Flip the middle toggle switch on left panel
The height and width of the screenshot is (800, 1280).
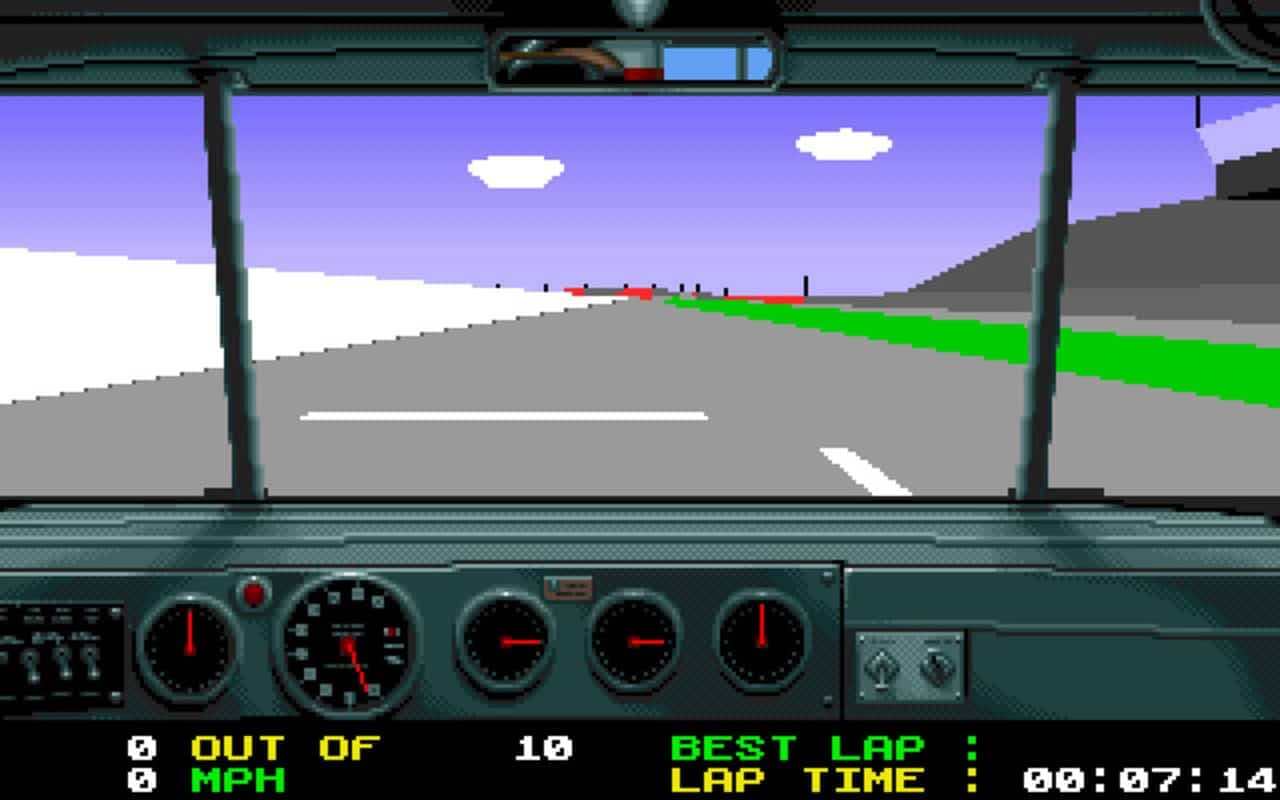64,665
